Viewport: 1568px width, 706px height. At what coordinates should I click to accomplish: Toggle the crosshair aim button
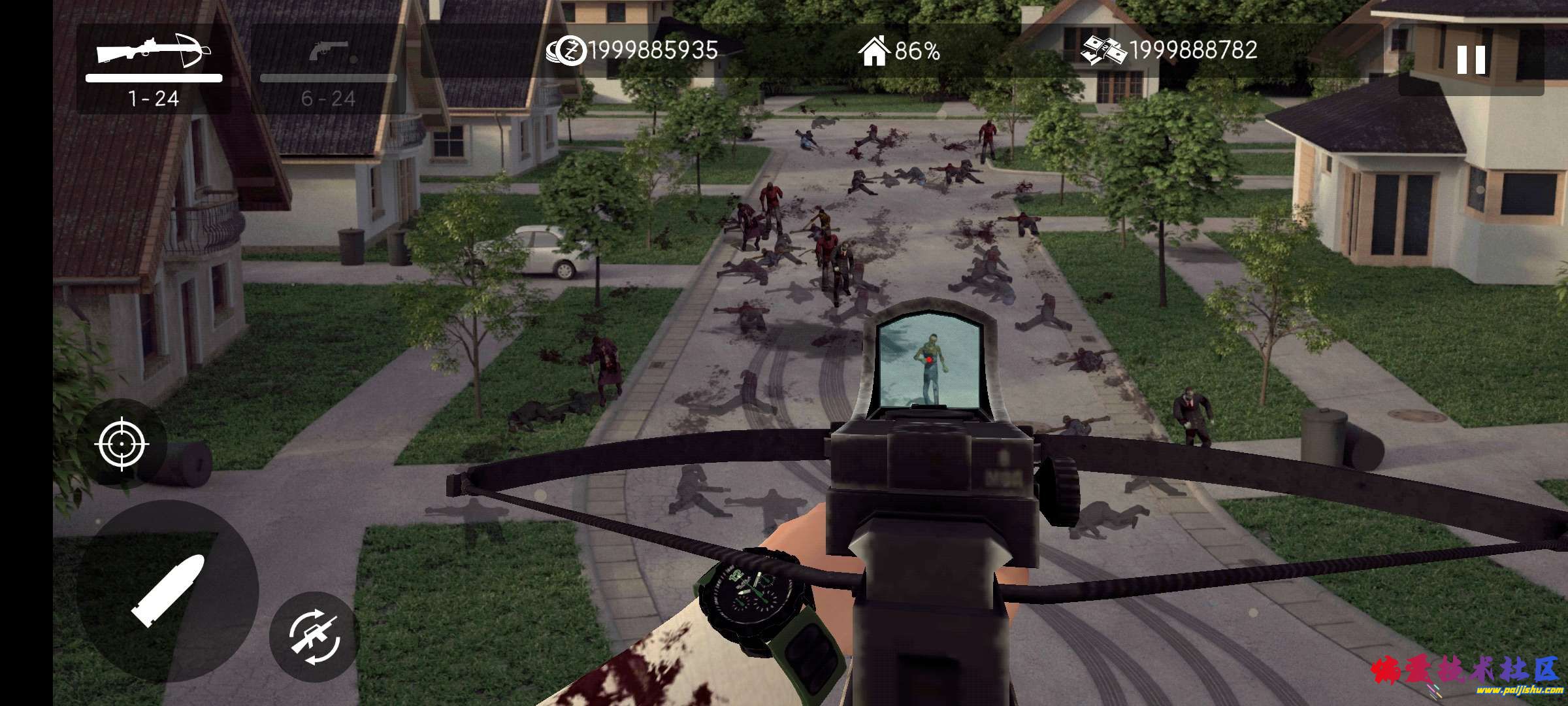[122, 445]
